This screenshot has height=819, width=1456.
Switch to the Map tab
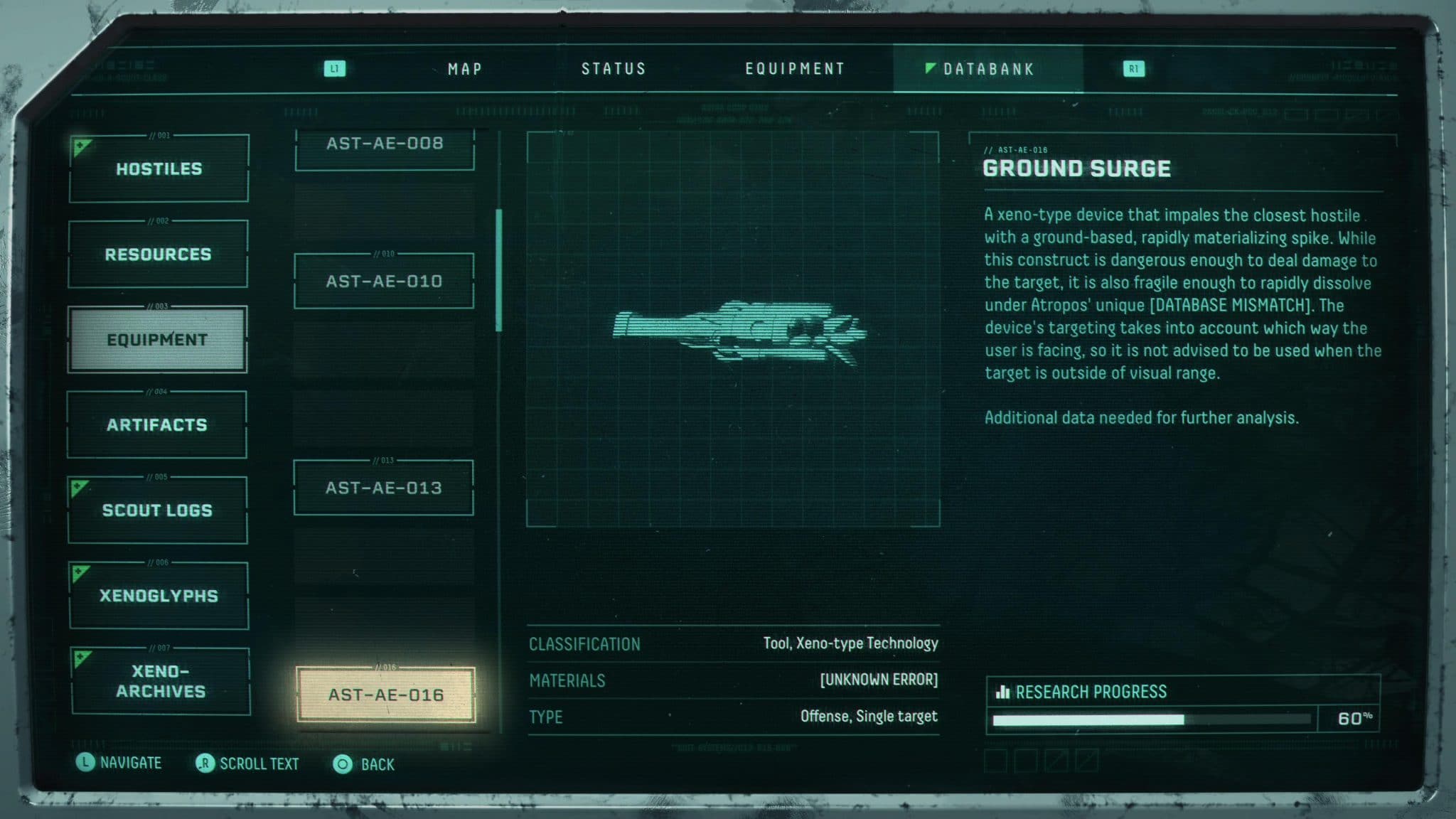[x=465, y=69]
